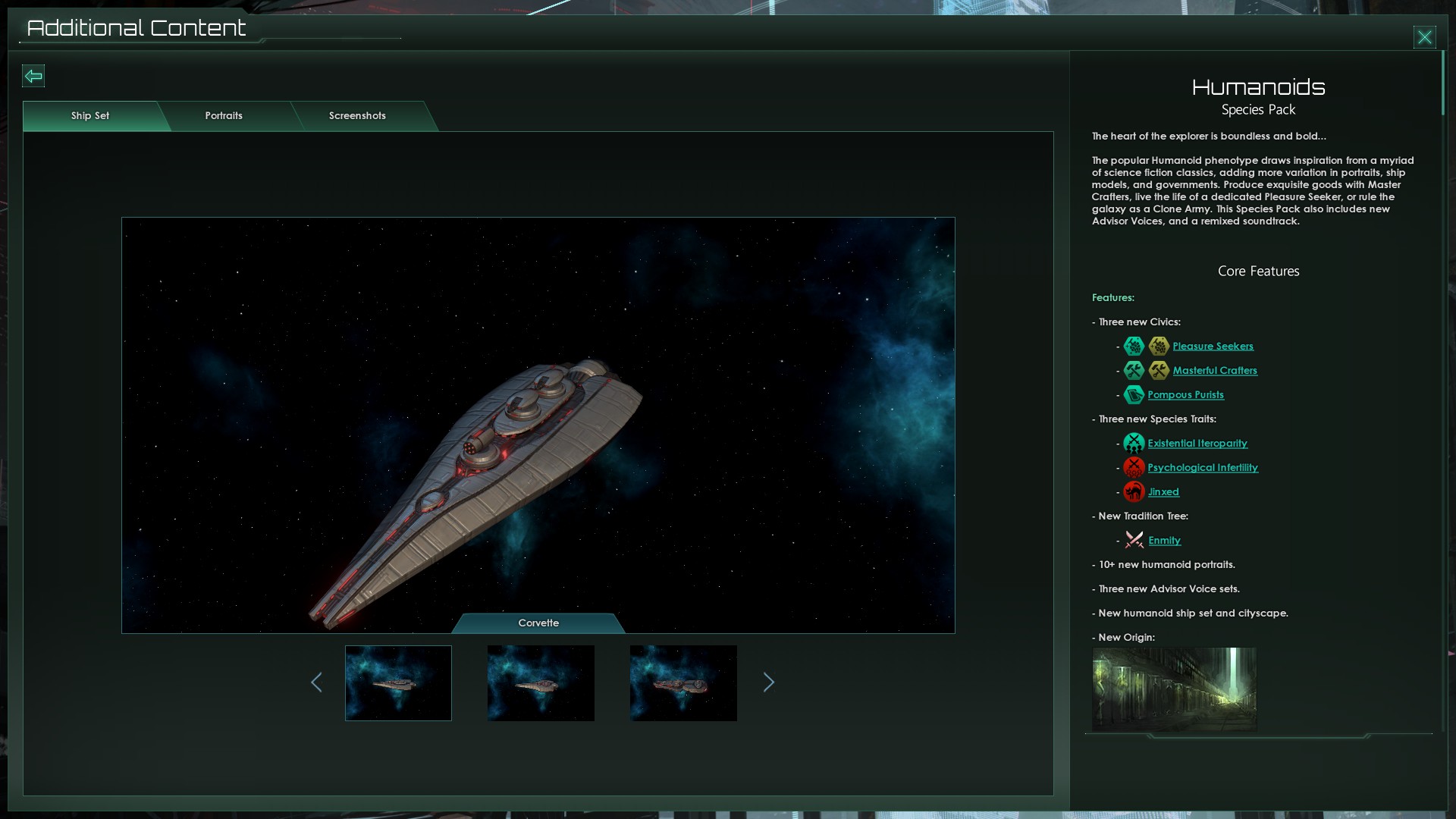The height and width of the screenshot is (819, 1456).
Task: Click the Jinxed trait icon
Action: (x=1134, y=491)
